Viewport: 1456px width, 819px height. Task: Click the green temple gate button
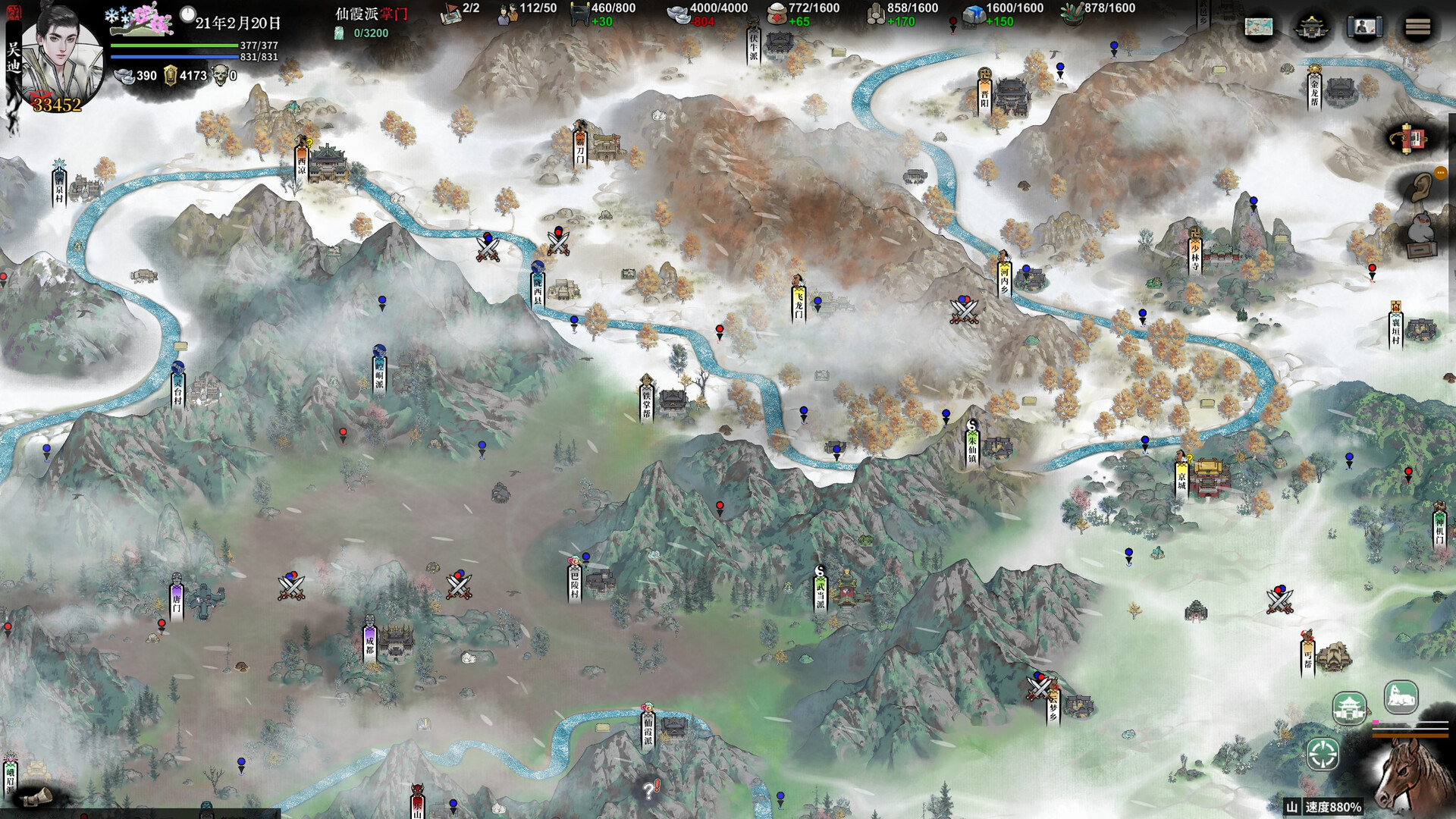[x=1350, y=709]
